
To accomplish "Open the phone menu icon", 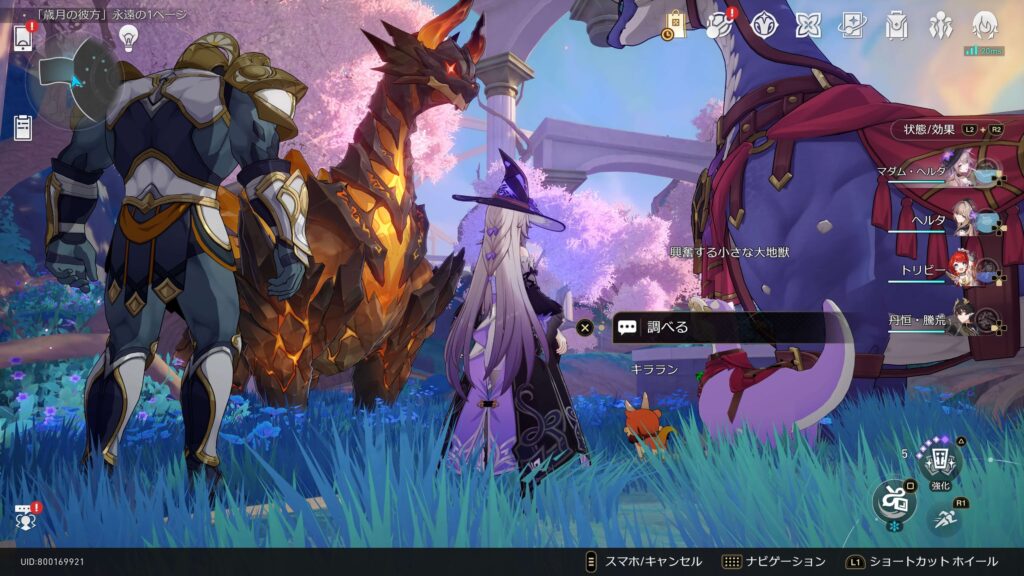I will click(x=24, y=38).
